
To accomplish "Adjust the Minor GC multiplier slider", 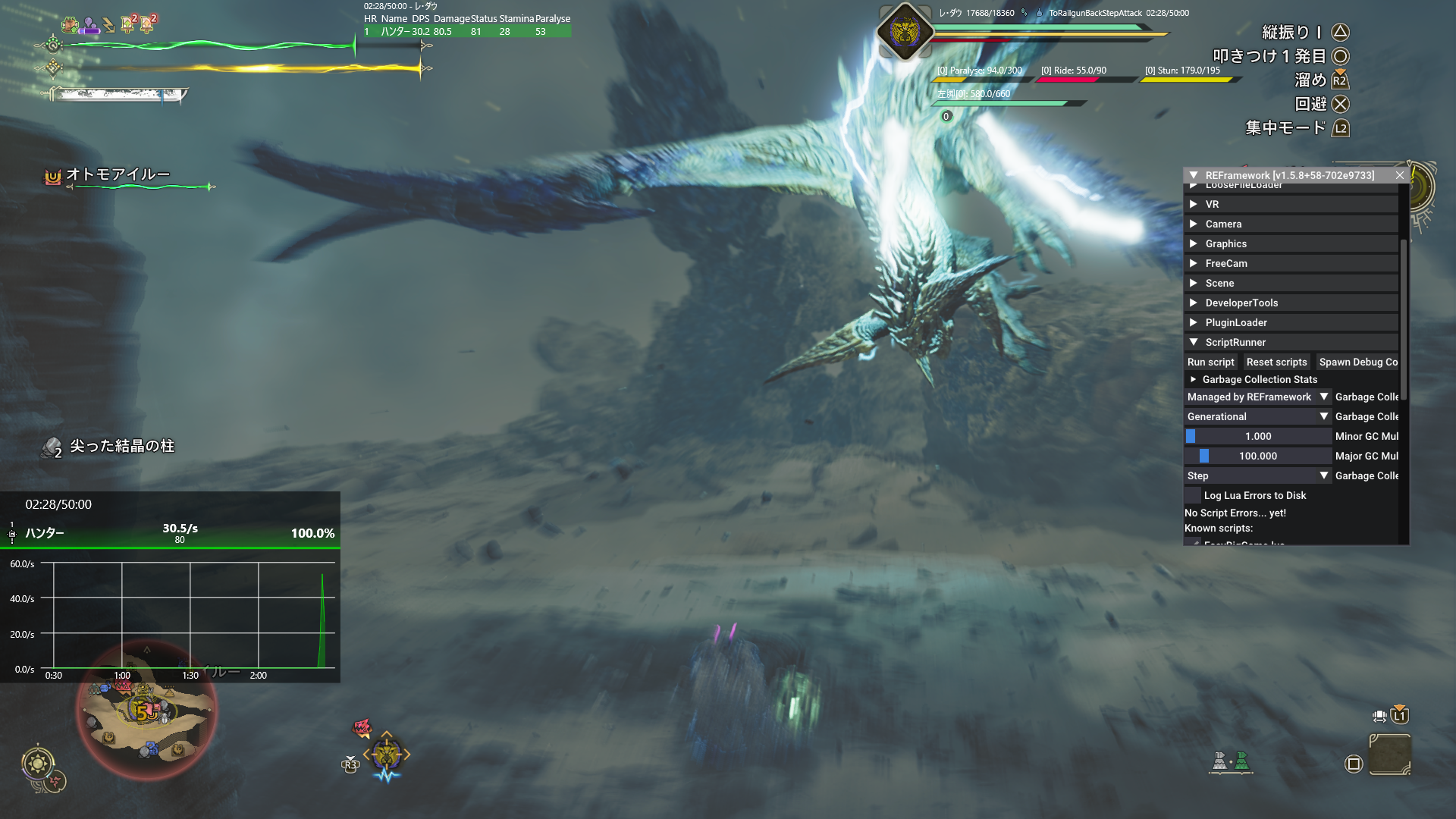I will 1257,436.
